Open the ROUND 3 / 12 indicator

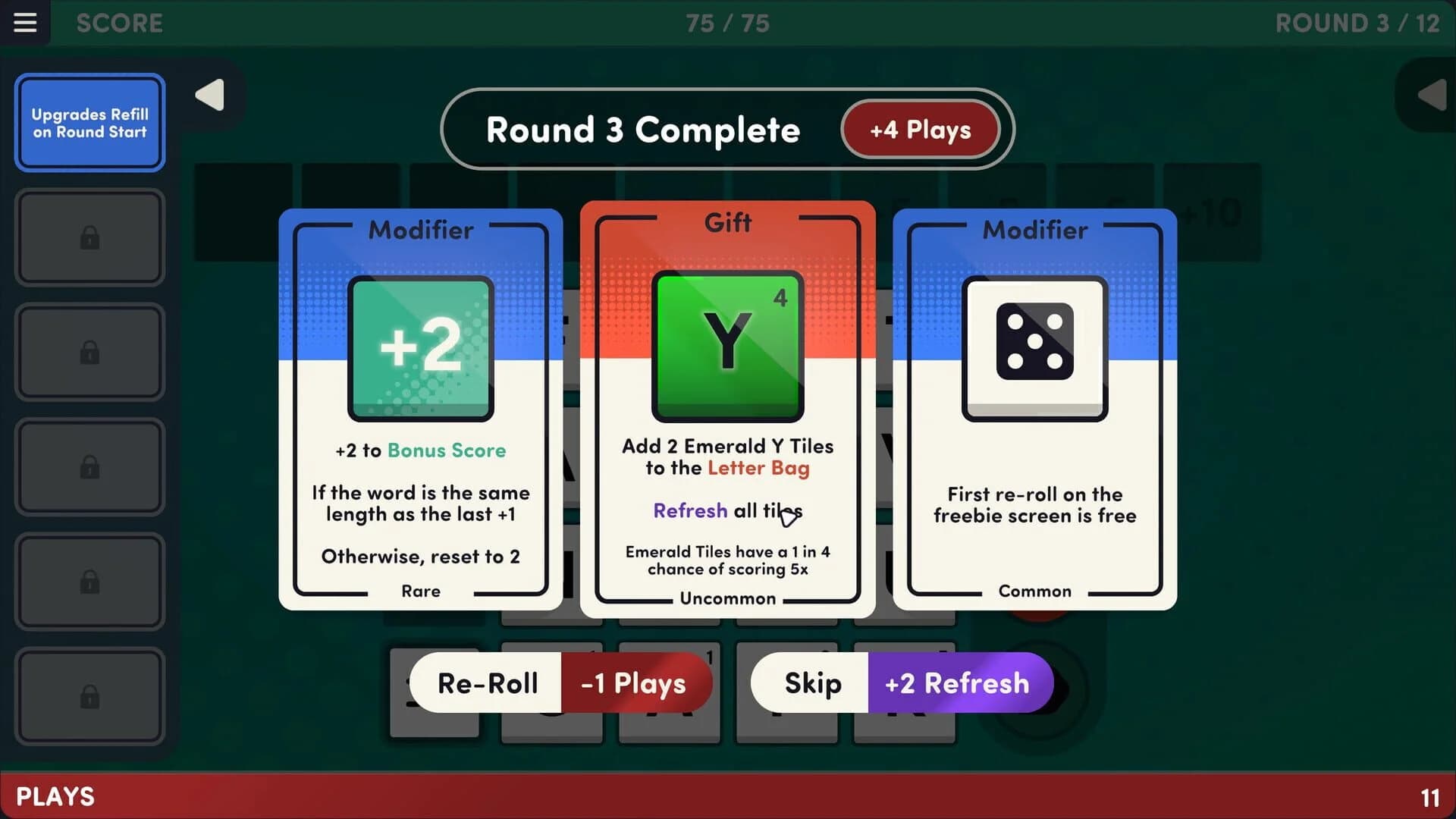1357,24
